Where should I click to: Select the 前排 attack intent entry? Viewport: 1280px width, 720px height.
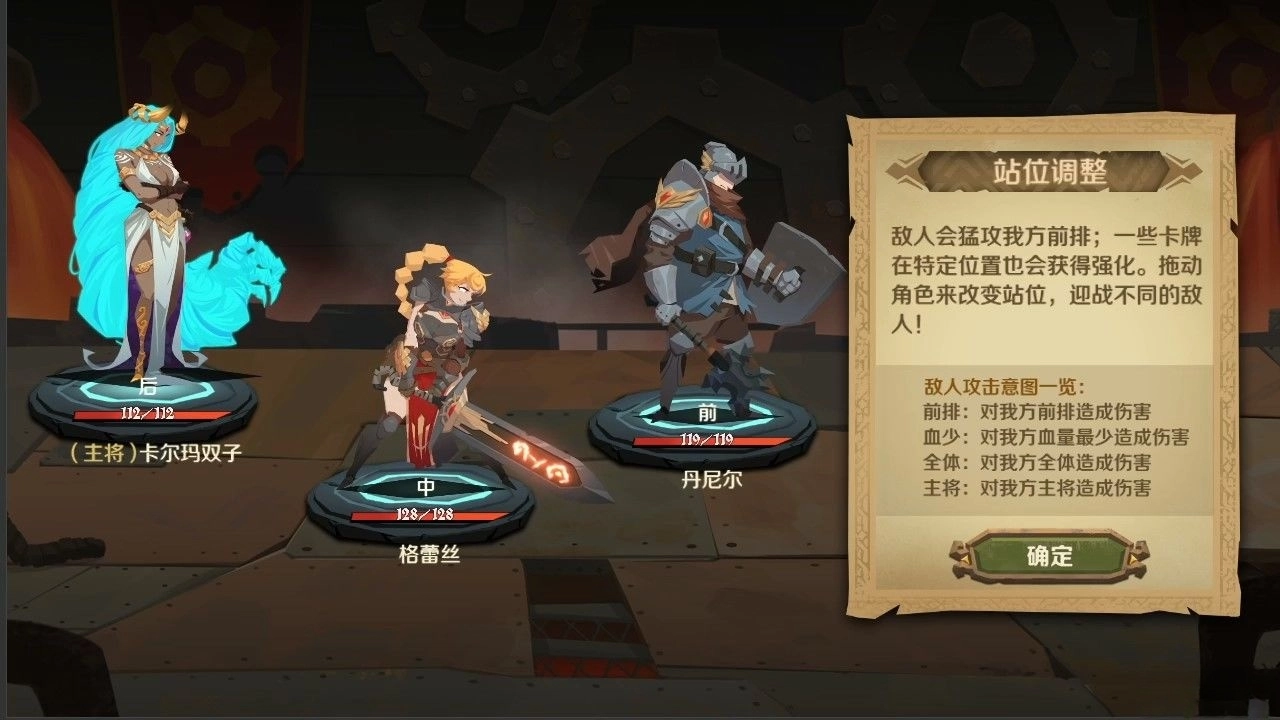coord(1040,411)
